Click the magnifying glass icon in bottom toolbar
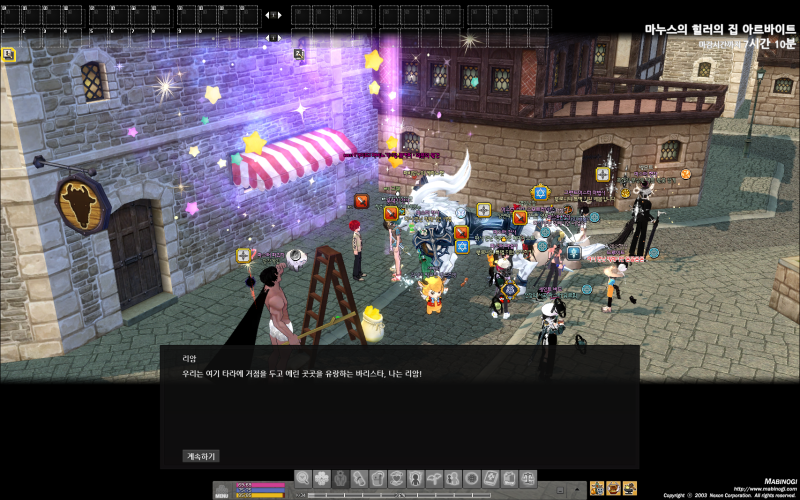The width and height of the screenshot is (800, 500). coord(303,479)
